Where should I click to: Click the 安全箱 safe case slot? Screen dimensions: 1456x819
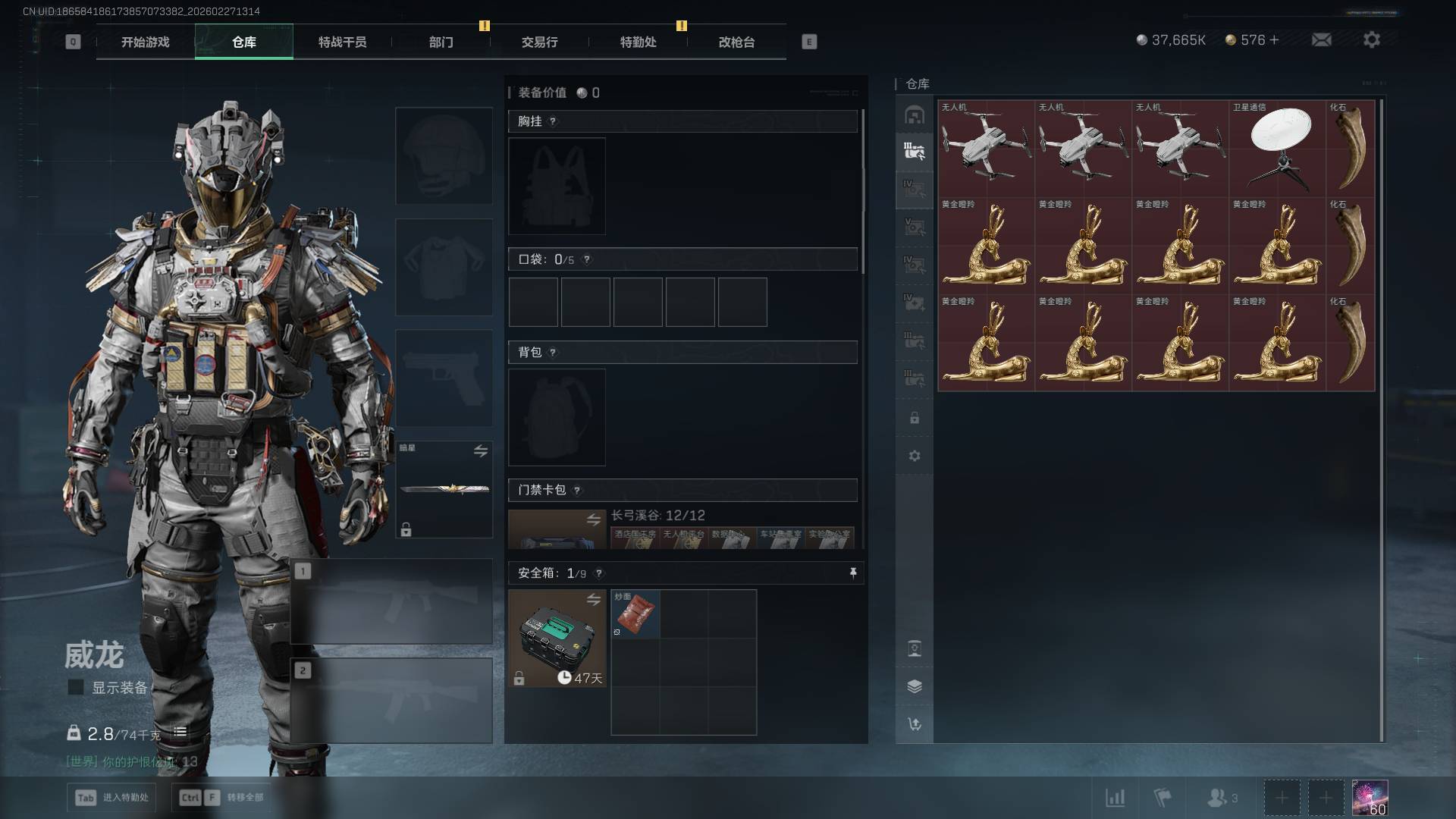[557, 639]
